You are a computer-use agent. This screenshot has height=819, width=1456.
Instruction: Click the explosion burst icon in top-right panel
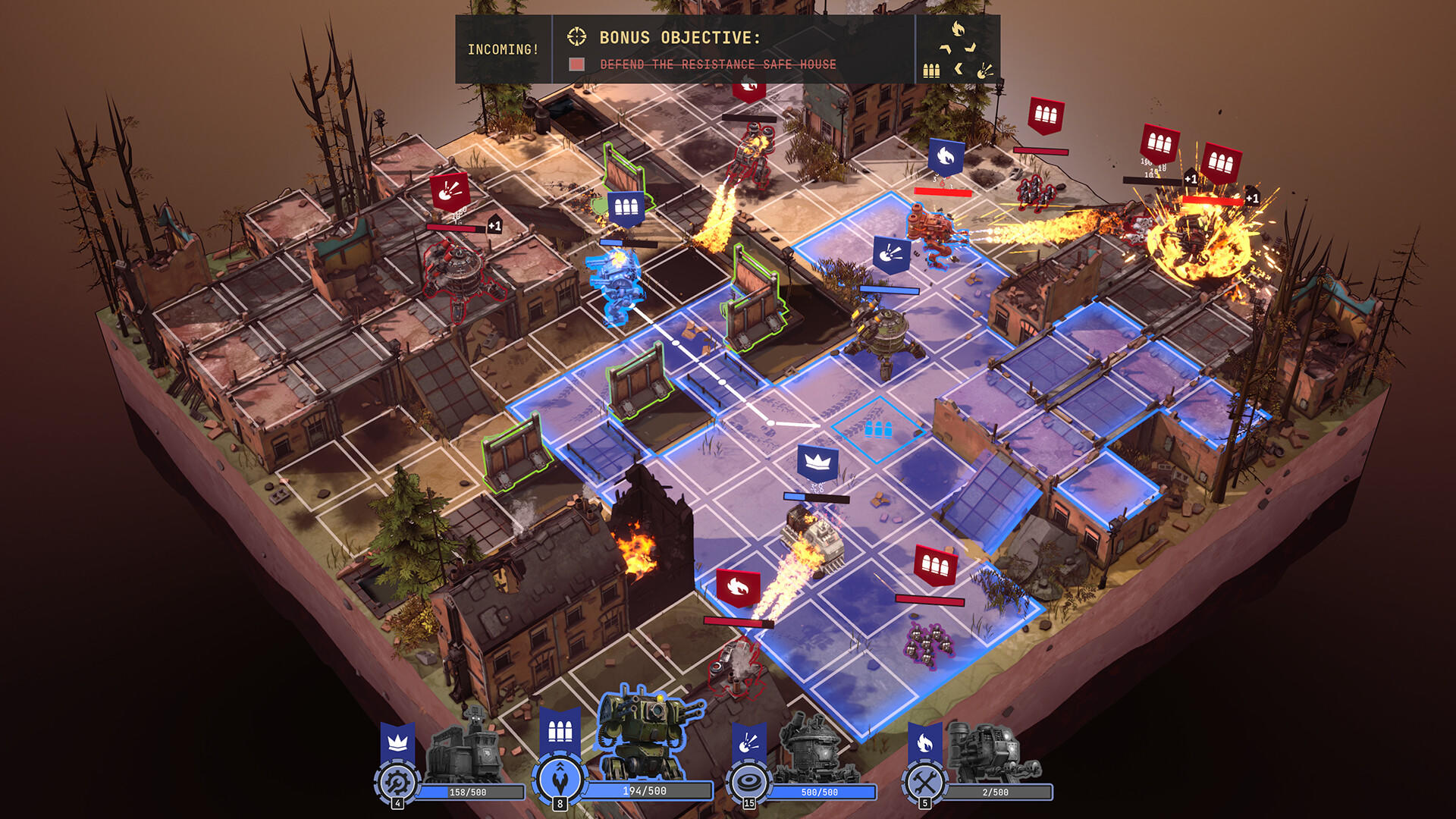pos(984,70)
